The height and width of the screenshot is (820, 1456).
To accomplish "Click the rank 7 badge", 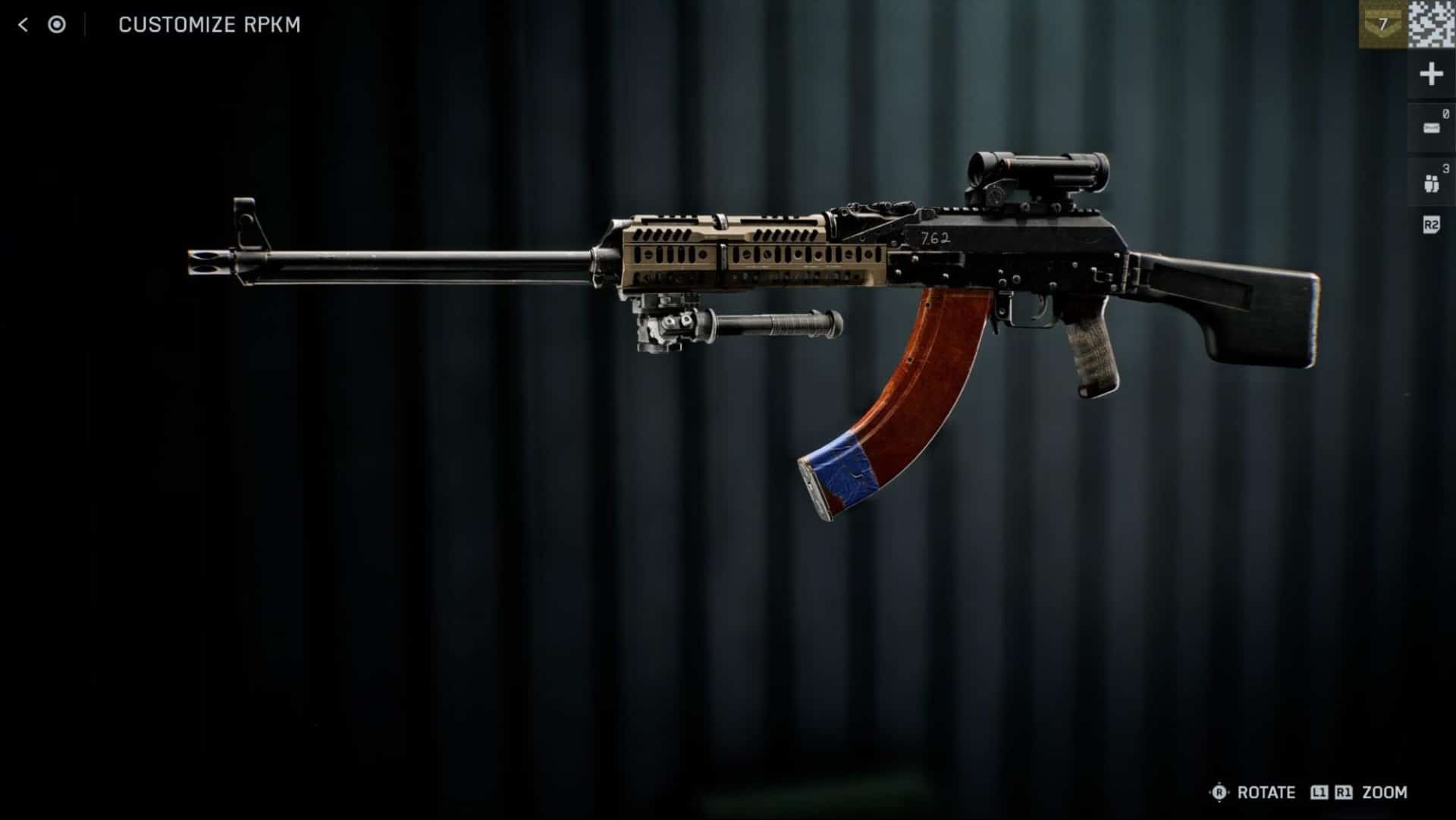I will (x=1382, y=24).
